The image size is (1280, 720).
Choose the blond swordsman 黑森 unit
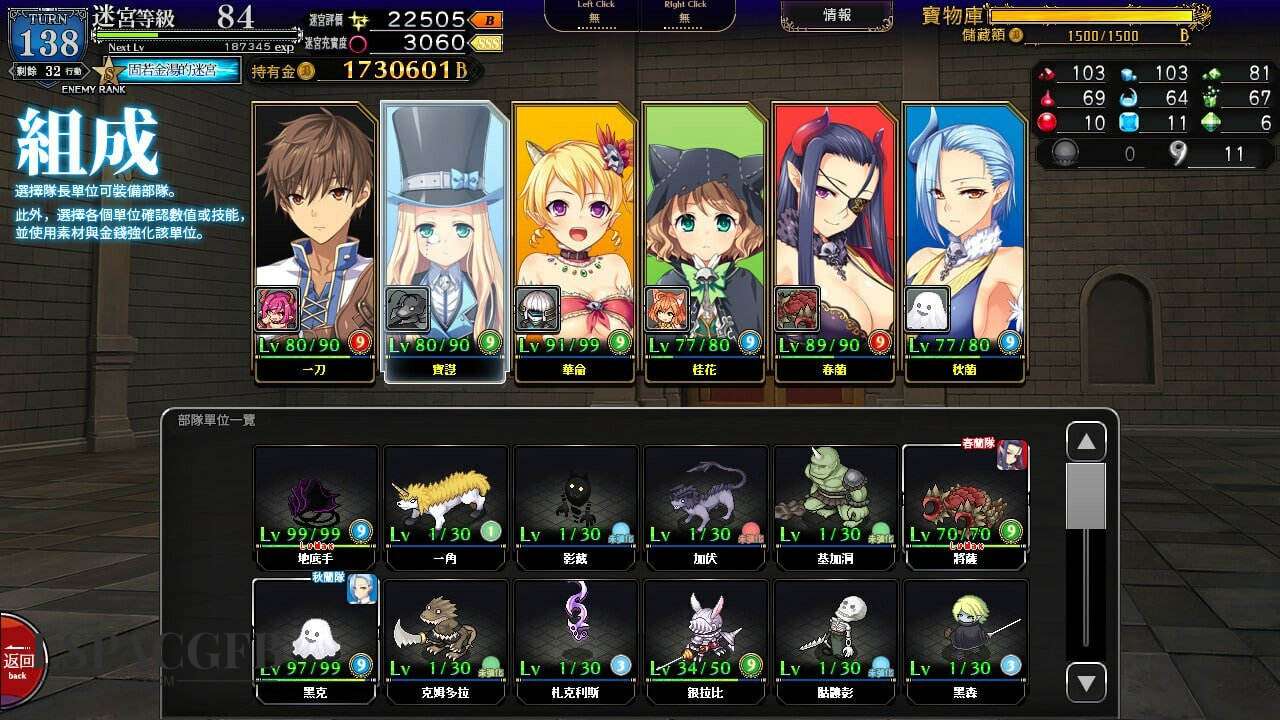pyautogui.click(x=966, y=638)
